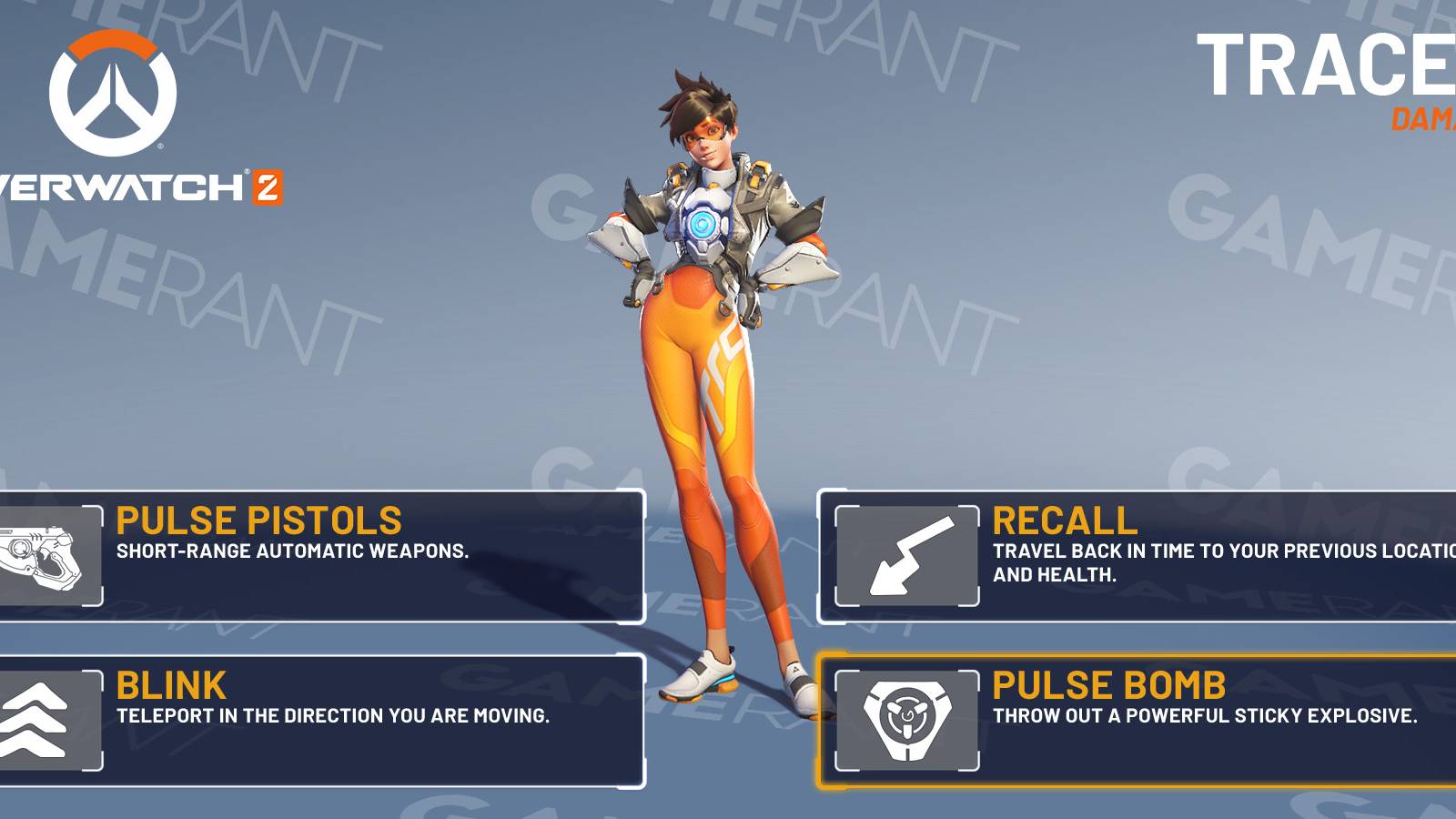Click the orange DAMAGE role label
The height and width of the screenshot is (819, 1456).
[x=1424, y=118]
